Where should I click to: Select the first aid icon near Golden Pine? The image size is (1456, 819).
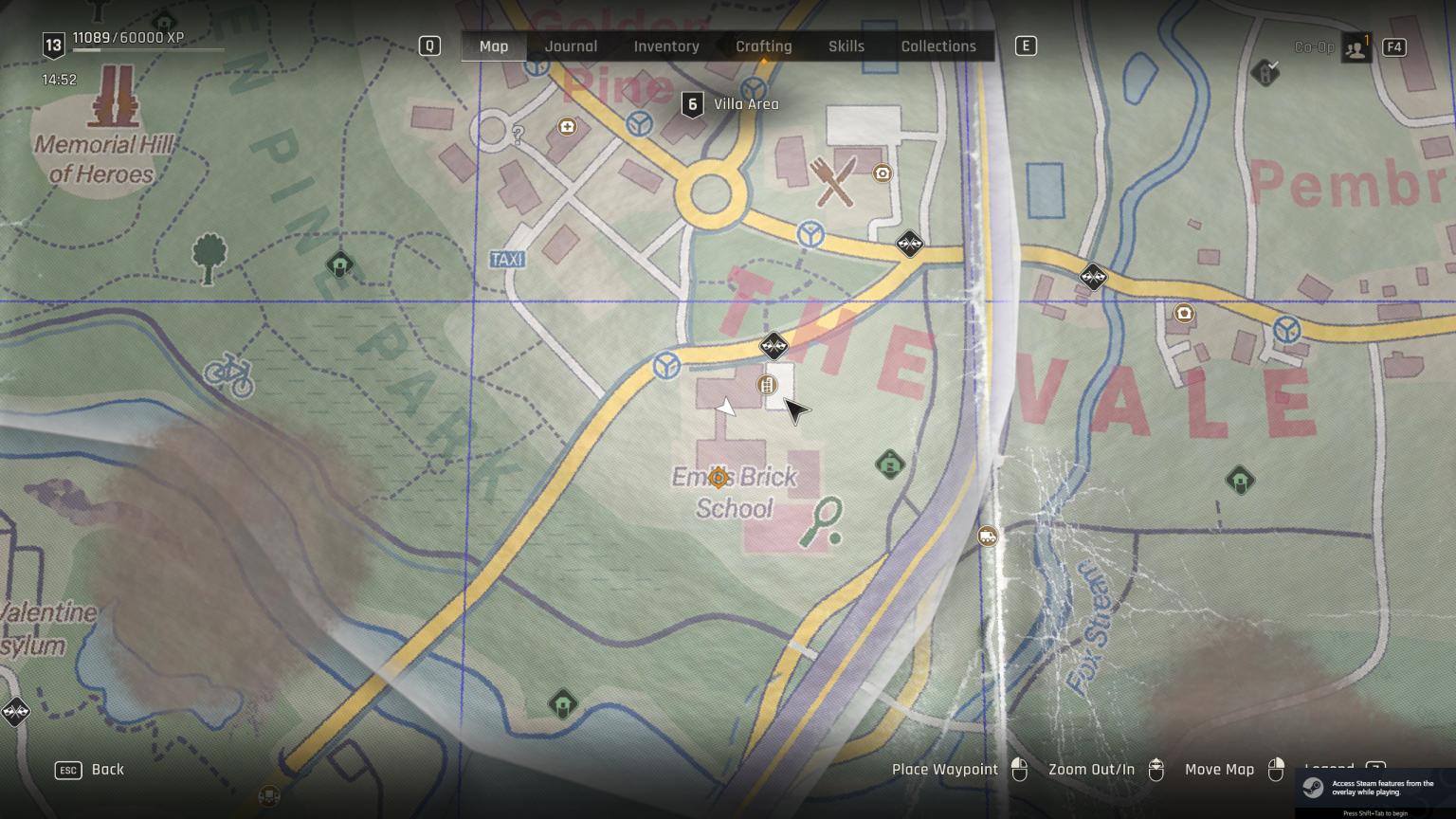coord(566,125)
